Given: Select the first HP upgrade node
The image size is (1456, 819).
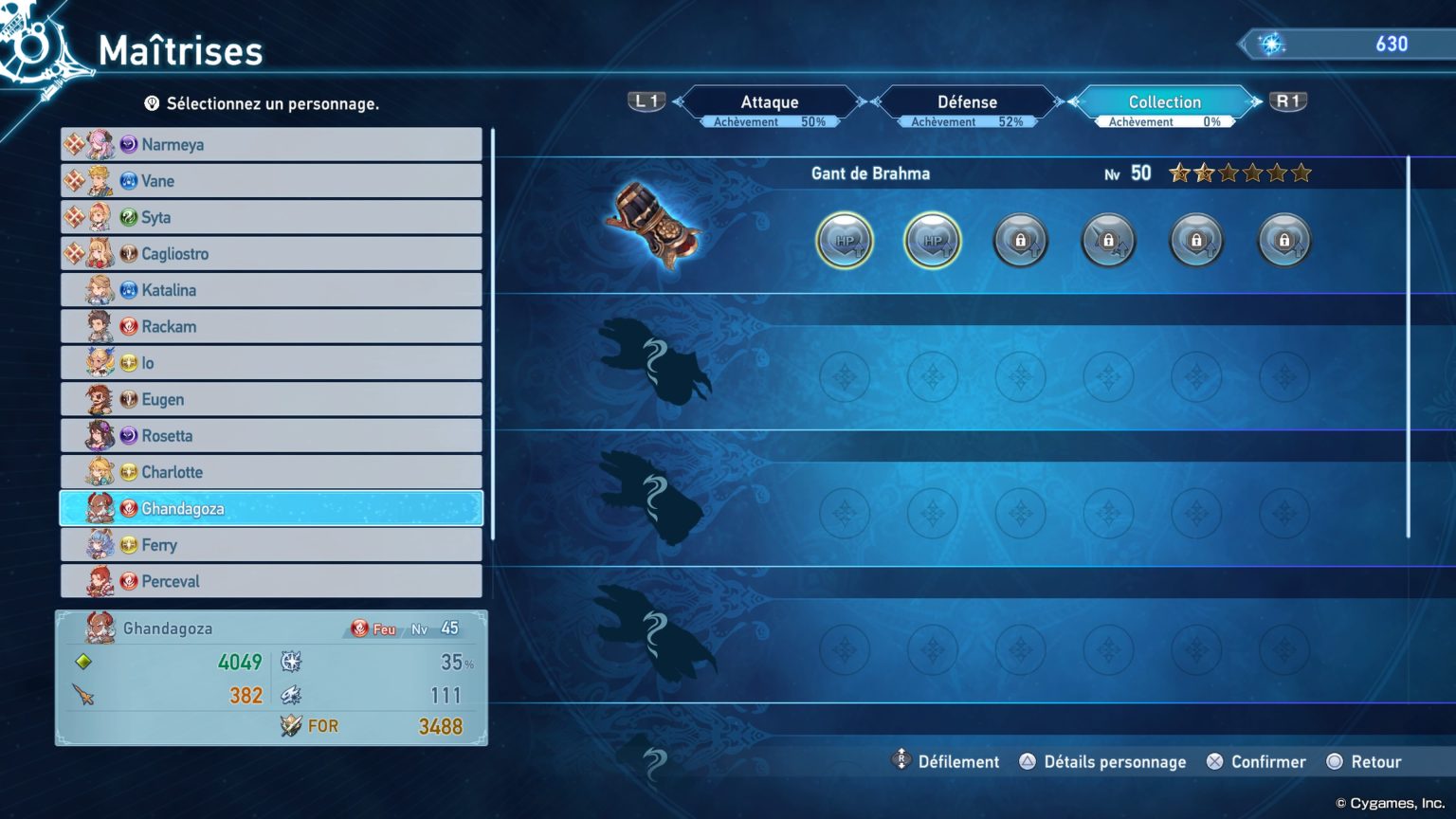Looking at the screenshot, I should [x=845, y=241].
